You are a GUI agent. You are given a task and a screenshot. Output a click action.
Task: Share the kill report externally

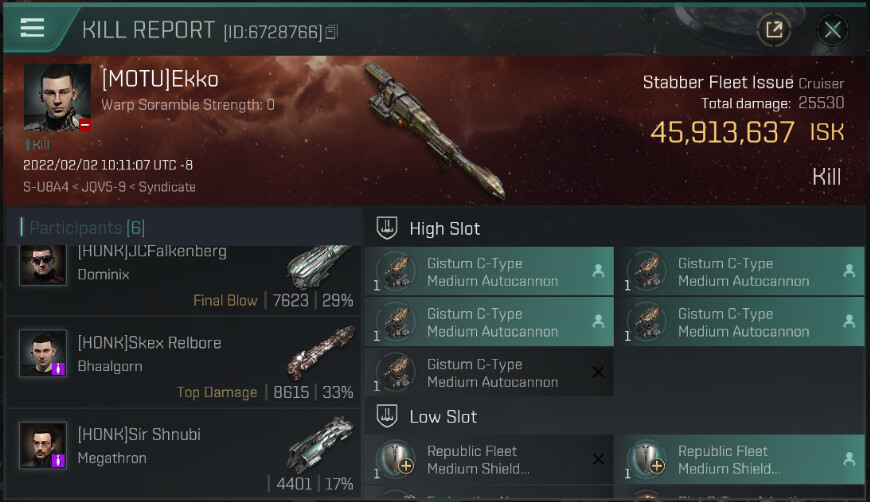(773, 30)
